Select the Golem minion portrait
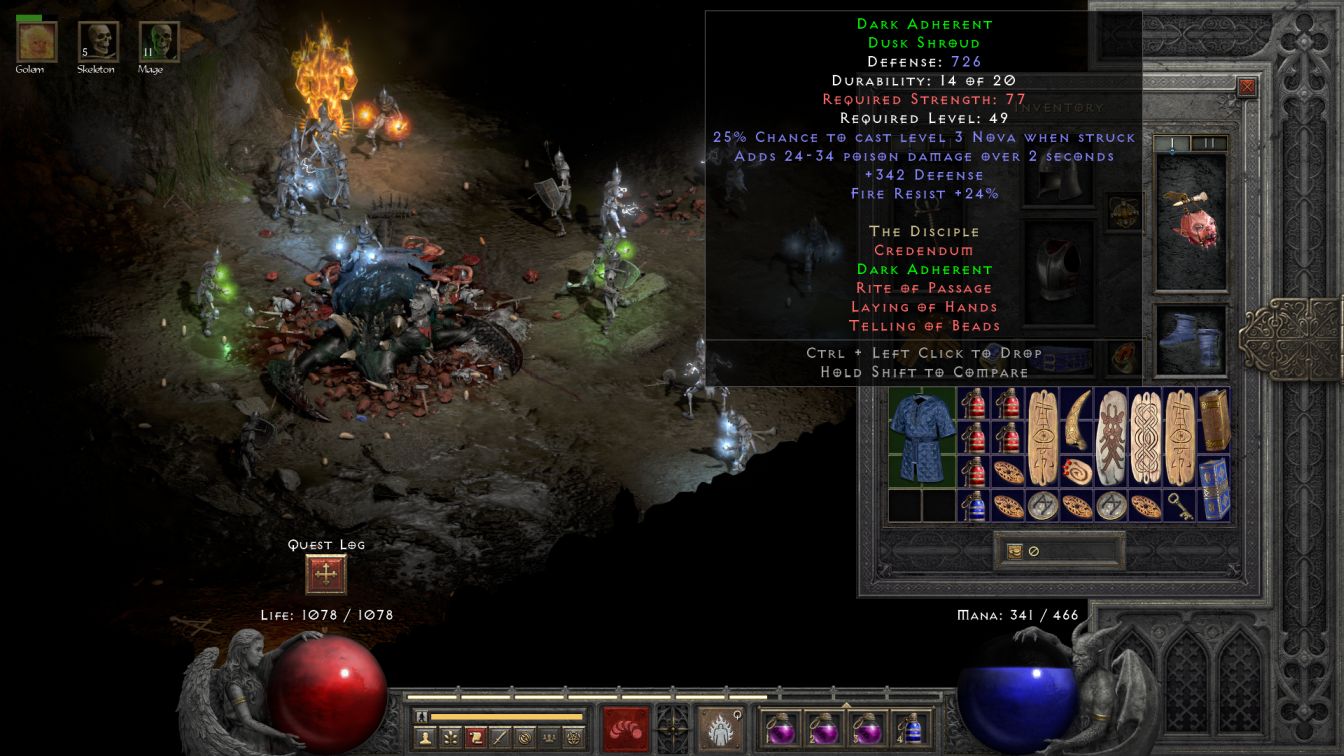Image resolution: width=1344 pixels, height=756 pixels. pos(37,41)
